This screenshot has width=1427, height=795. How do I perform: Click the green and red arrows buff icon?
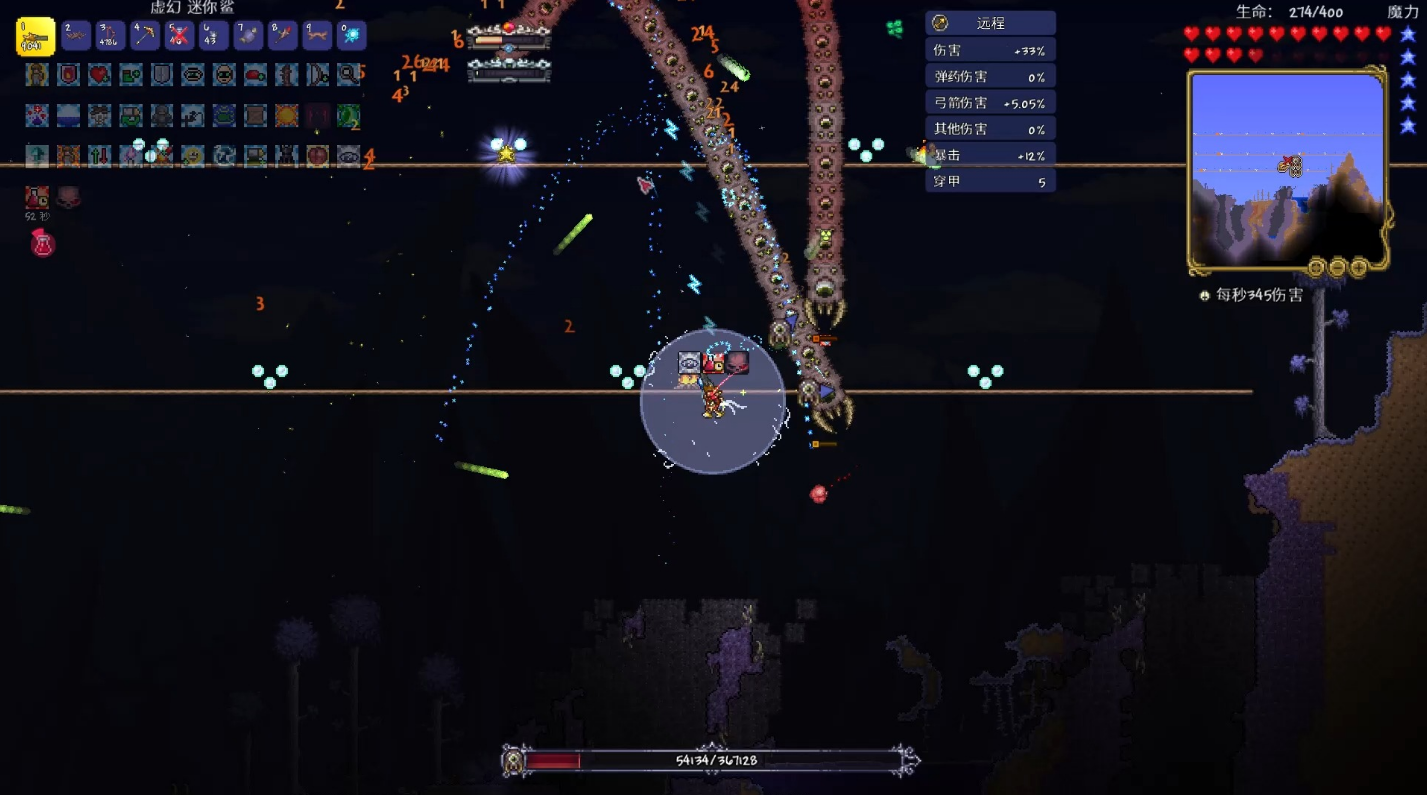99,155
